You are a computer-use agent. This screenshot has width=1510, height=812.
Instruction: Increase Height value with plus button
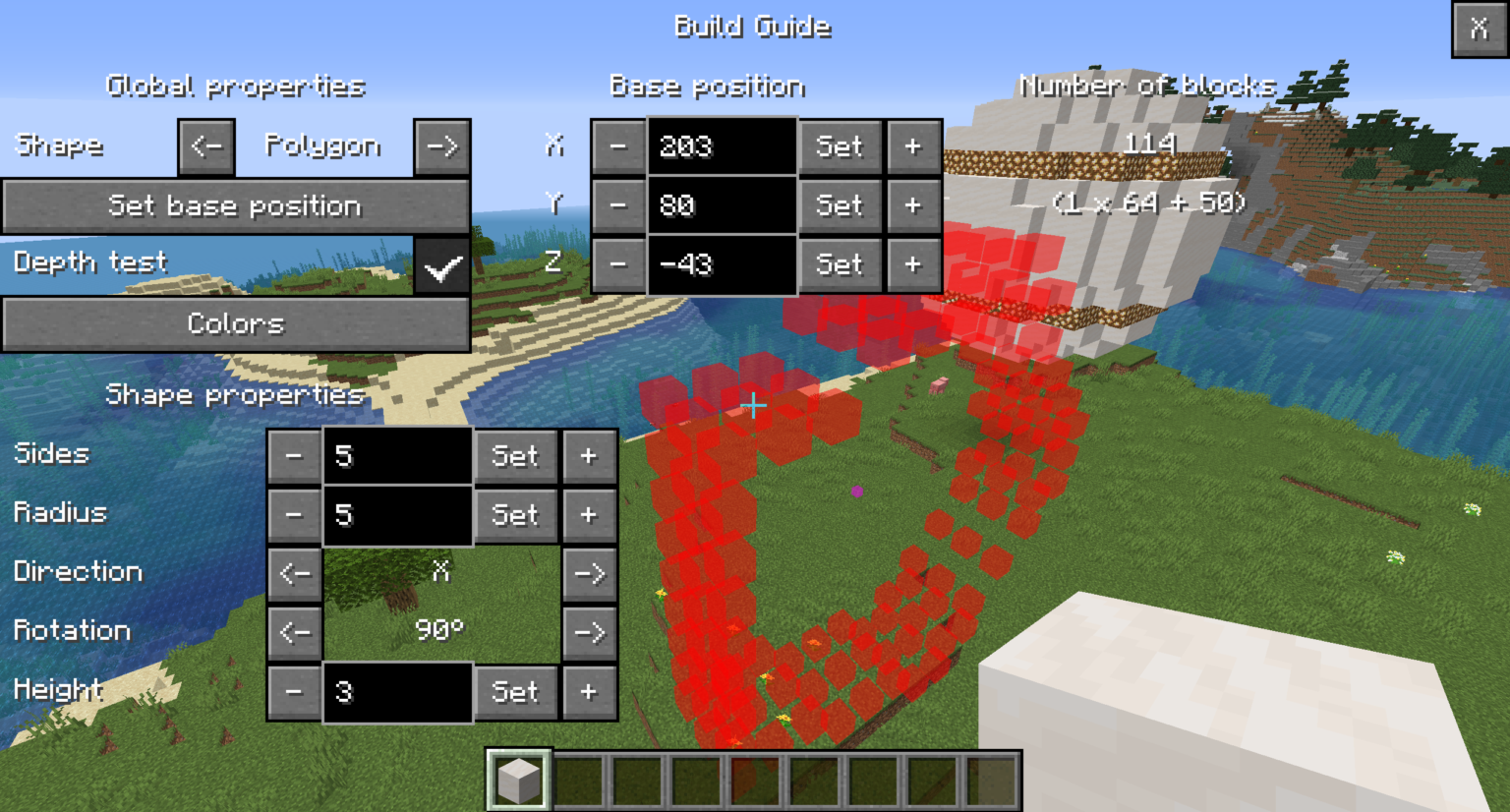click(589, 691)
